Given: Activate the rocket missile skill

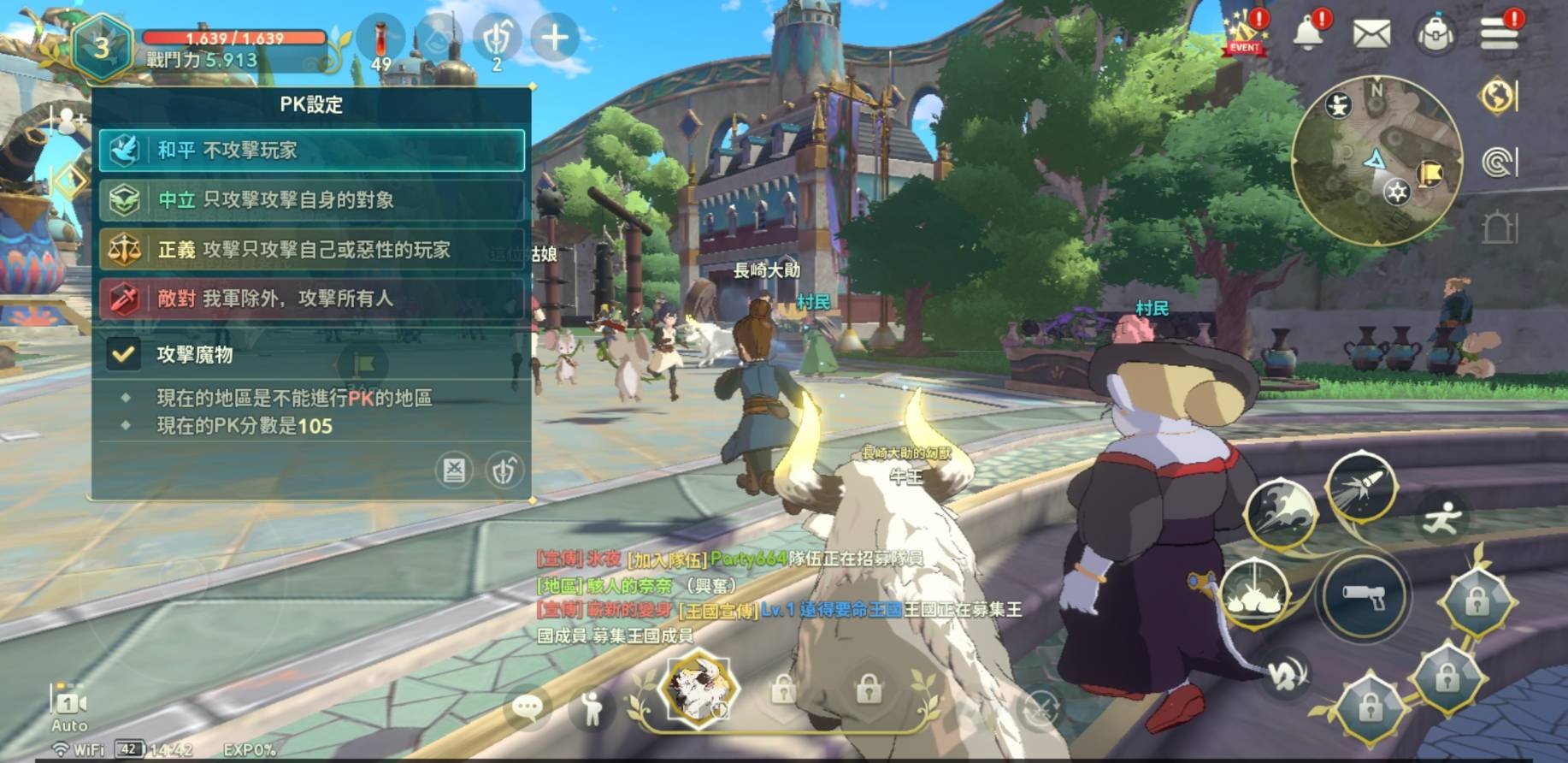Looking at the screenshot, I should (1361, 486).
